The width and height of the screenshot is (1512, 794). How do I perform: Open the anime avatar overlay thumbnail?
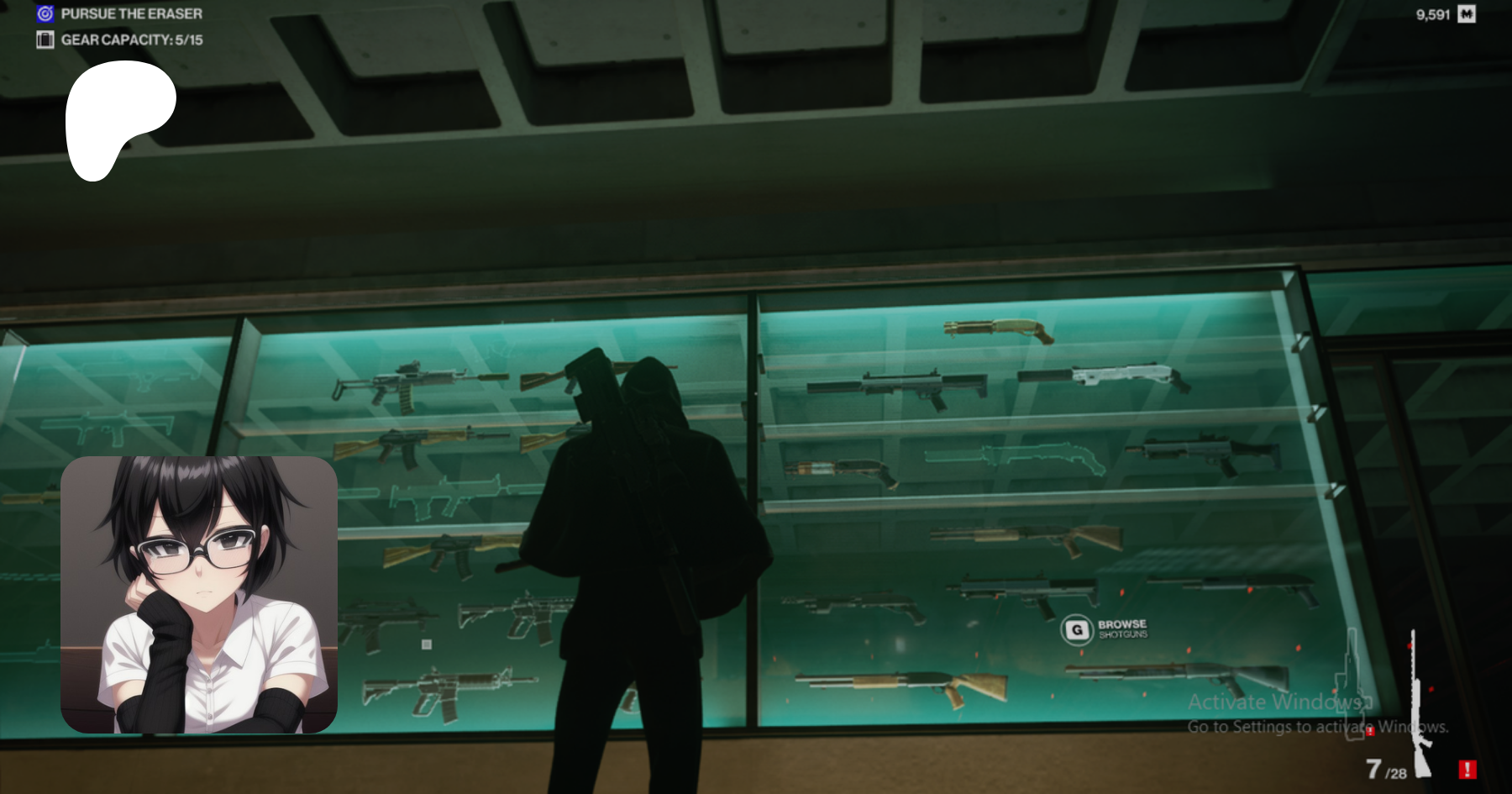[199, 595]
